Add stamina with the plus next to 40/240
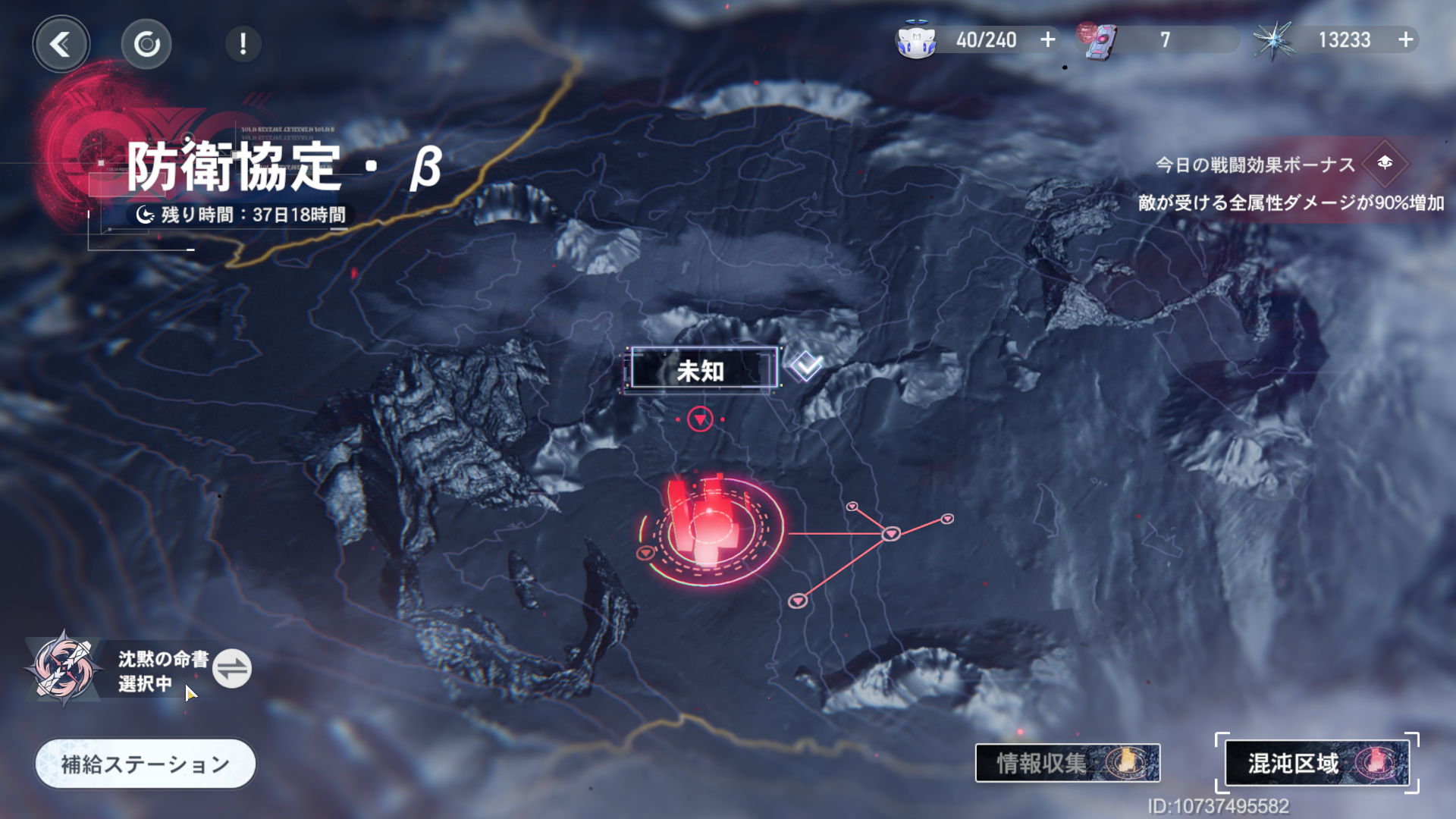Viewport: 1456px width, 819px height. pos(1048,39)
